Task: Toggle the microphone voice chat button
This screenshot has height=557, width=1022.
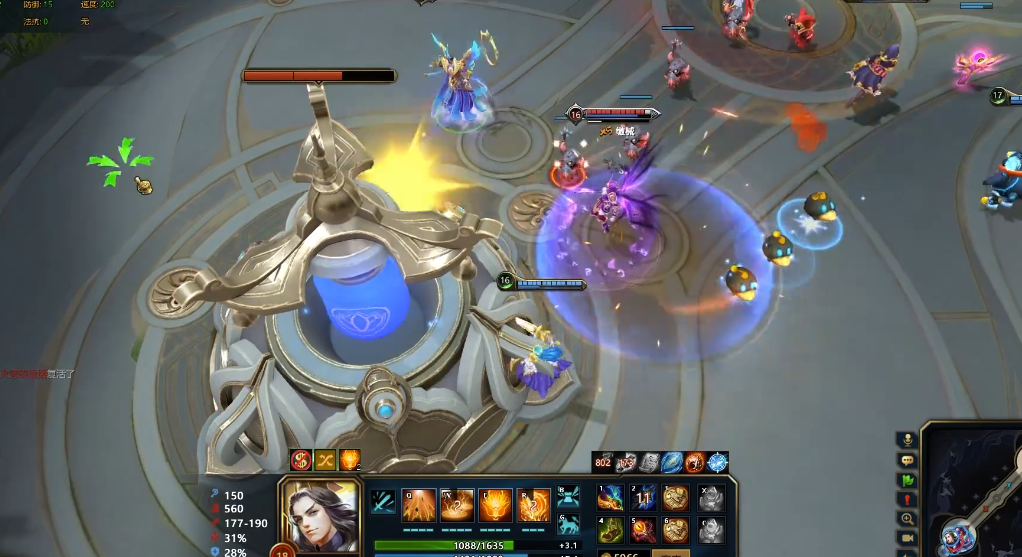Action: point(907,440)
